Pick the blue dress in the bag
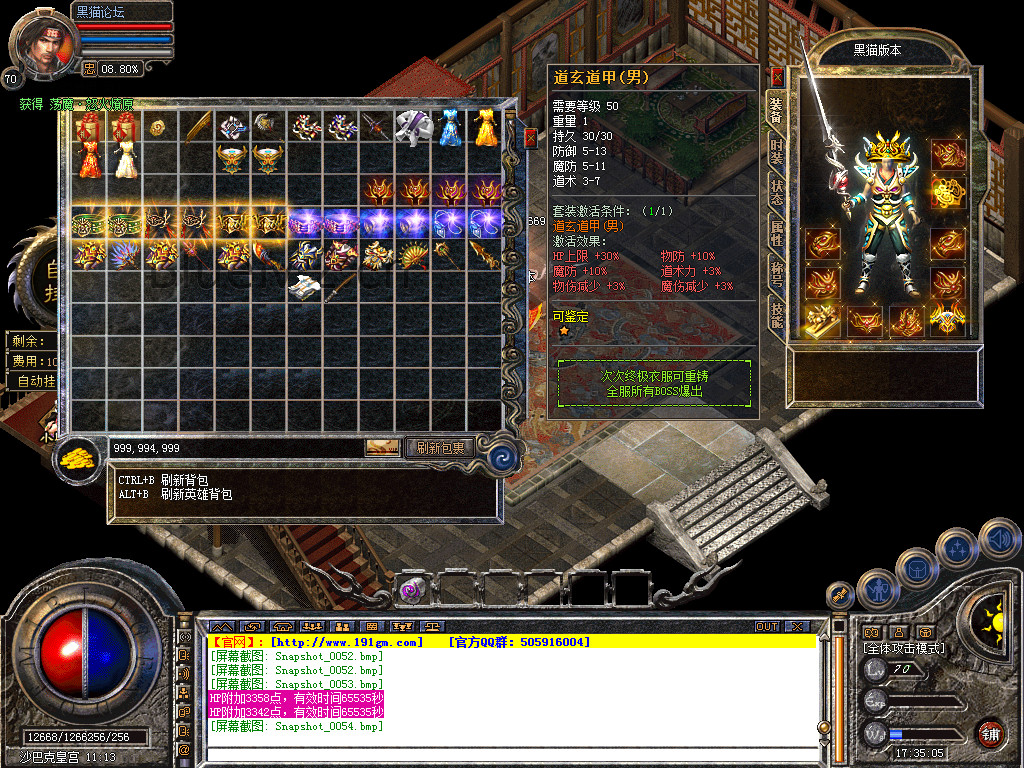1024x768 pixels. [449, 126]
